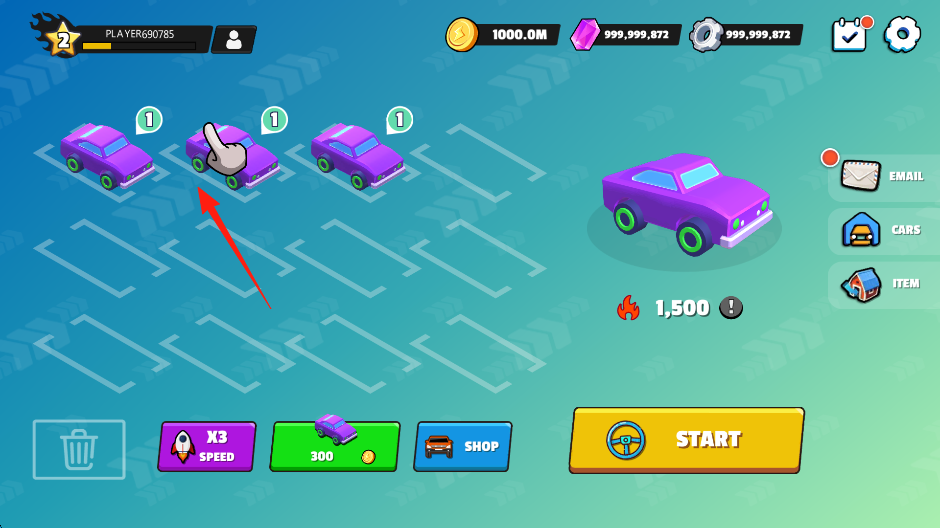Open the settings gear
Screen dimensions: 940x528
coord(902,34)
